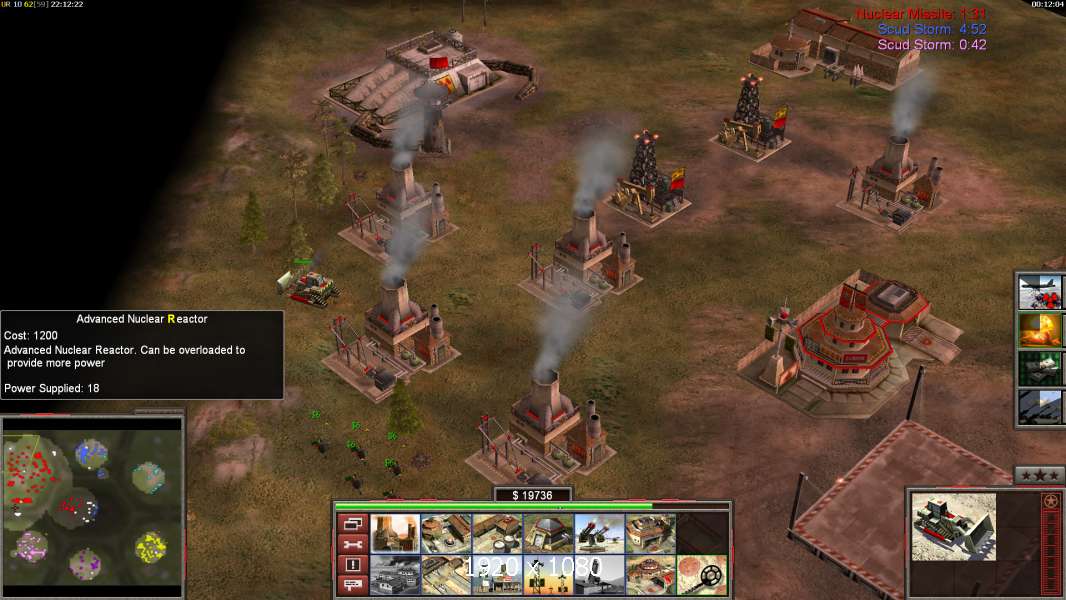Activate the artillery barrage power shortcut
The width and height of the screenshot is (1066, 600).
coord(1040,406)
